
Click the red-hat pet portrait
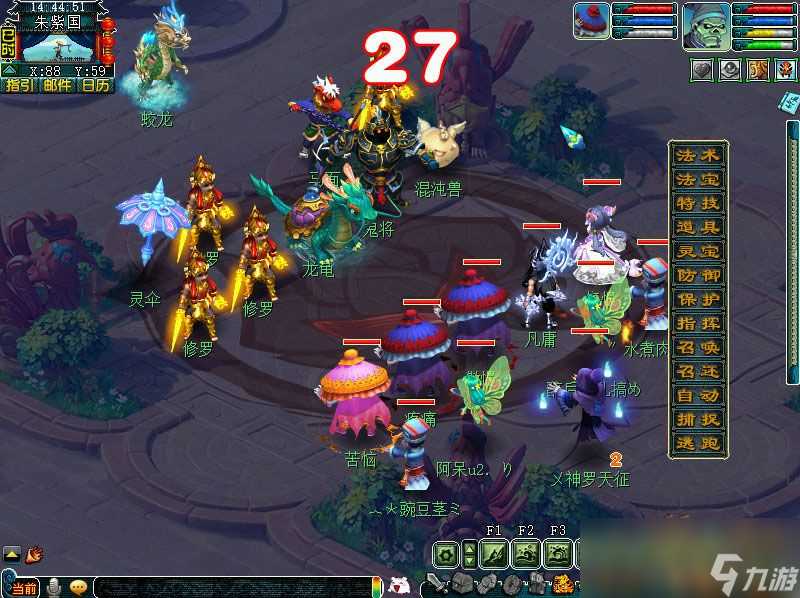[591, 21]
